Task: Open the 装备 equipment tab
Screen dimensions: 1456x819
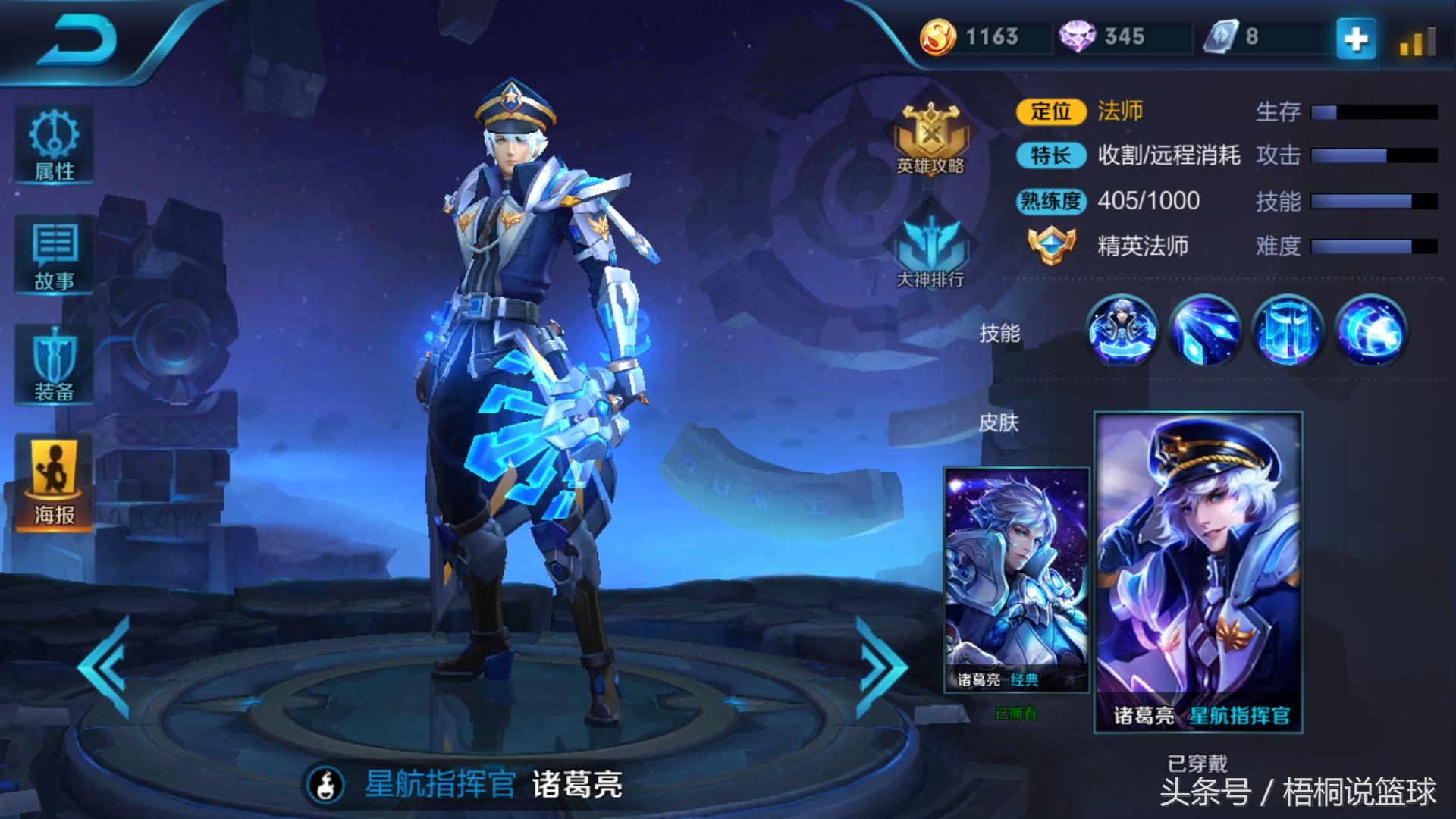Action: click(54, 365)
